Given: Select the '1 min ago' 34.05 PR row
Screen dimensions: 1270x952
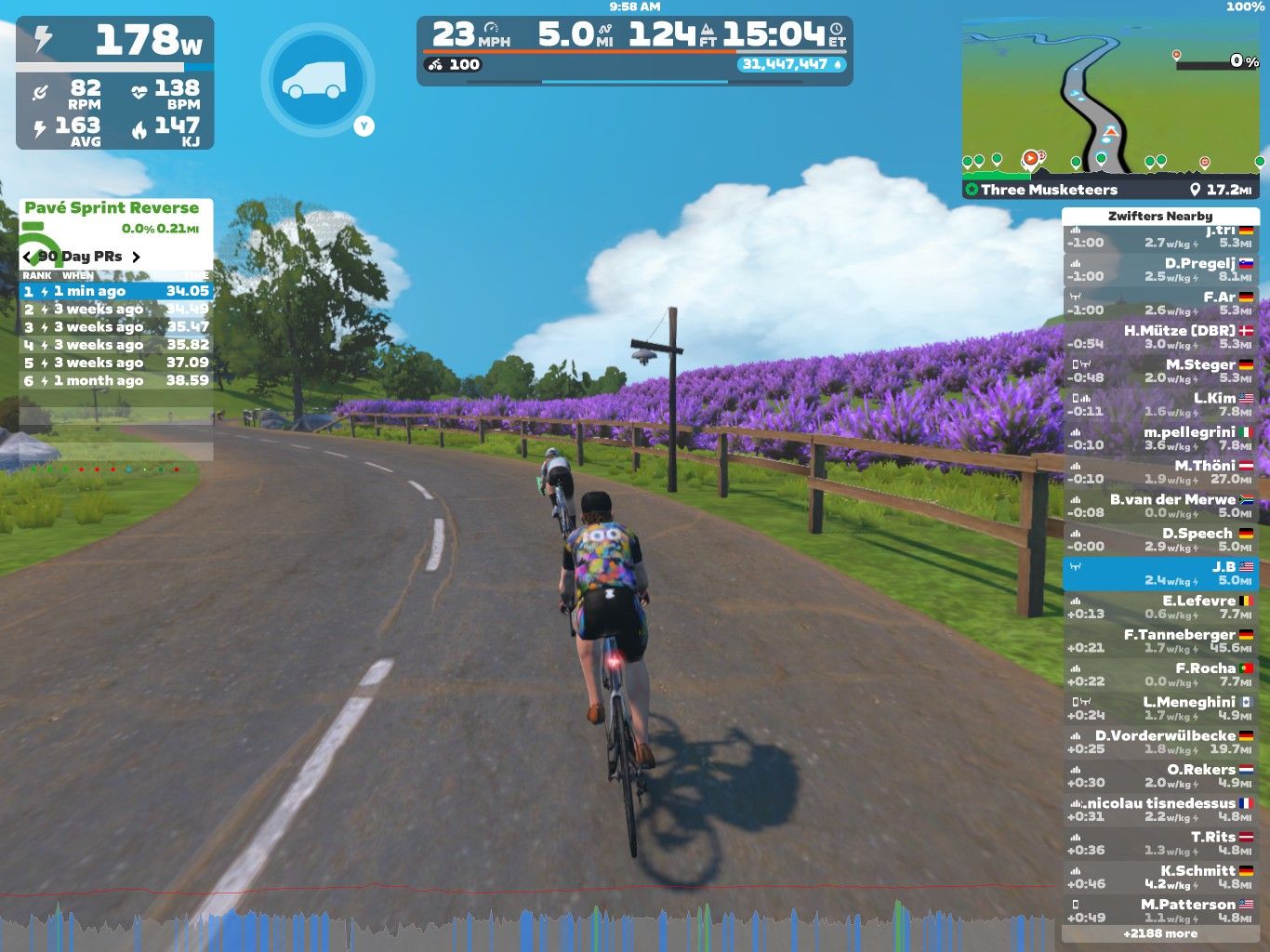Looking at the screenshot, I should 116,291.
